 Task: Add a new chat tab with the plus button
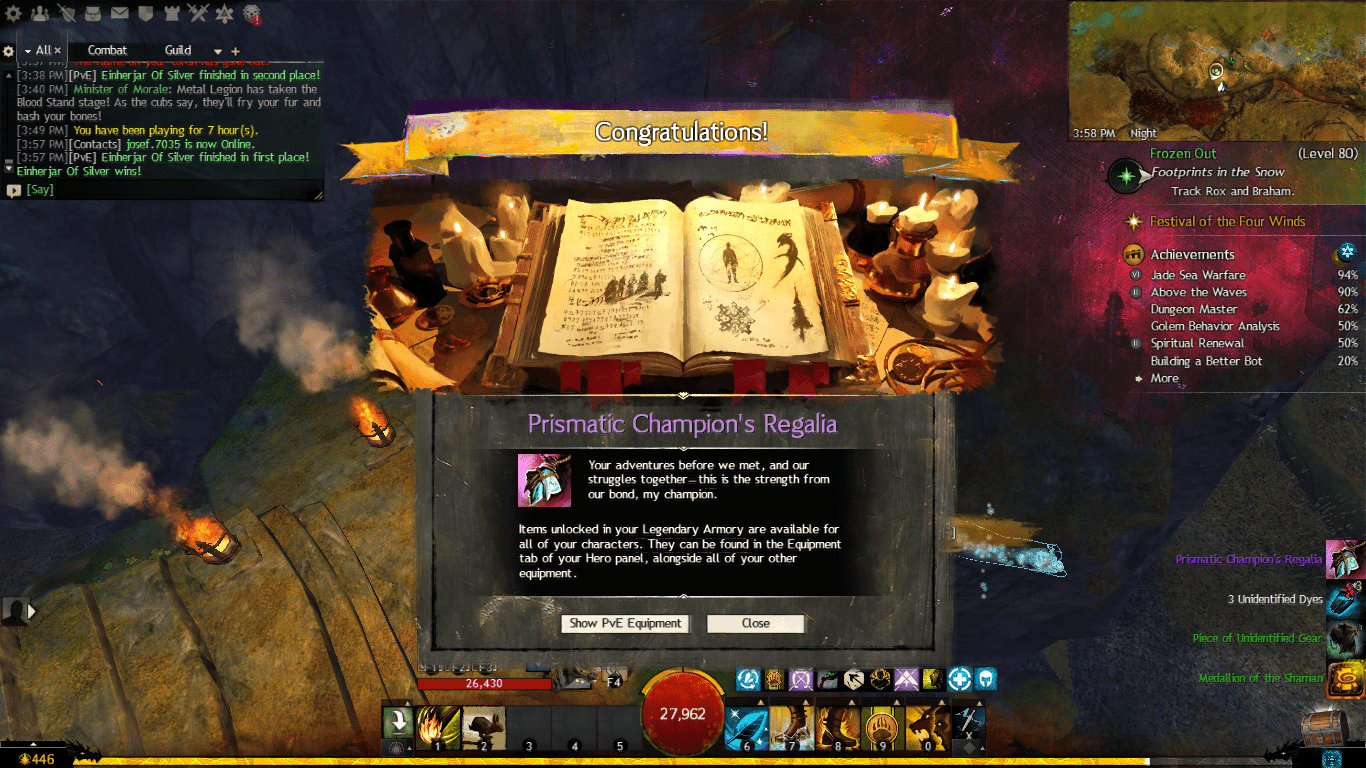(x=236, y=51)
